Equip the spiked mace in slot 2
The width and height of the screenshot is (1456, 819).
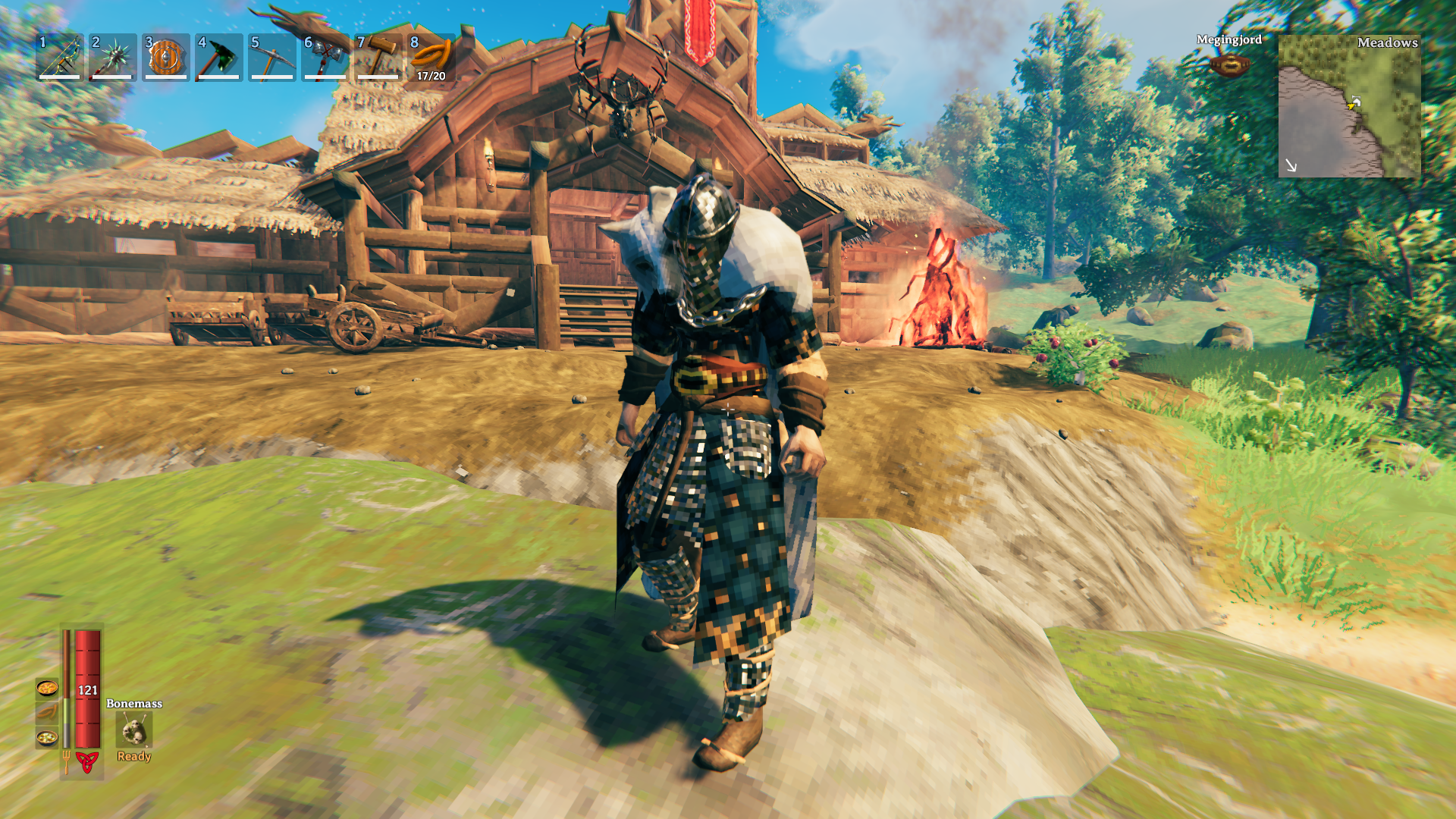[113, 57]
